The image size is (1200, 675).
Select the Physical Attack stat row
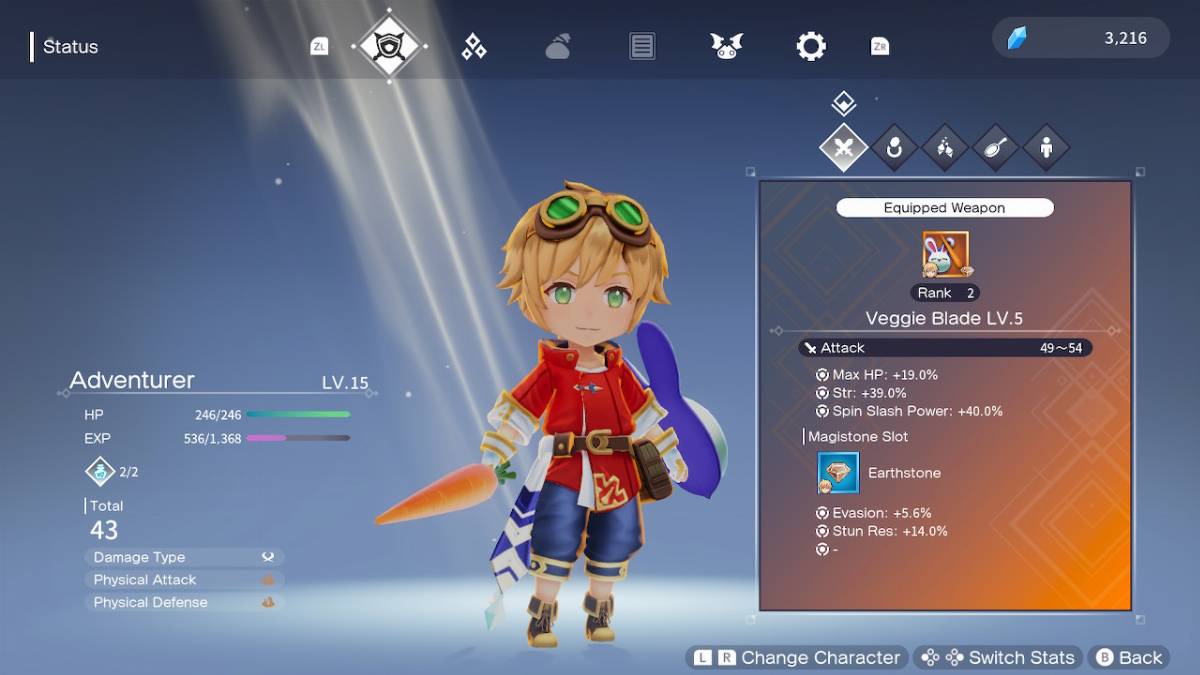[184, 580]
